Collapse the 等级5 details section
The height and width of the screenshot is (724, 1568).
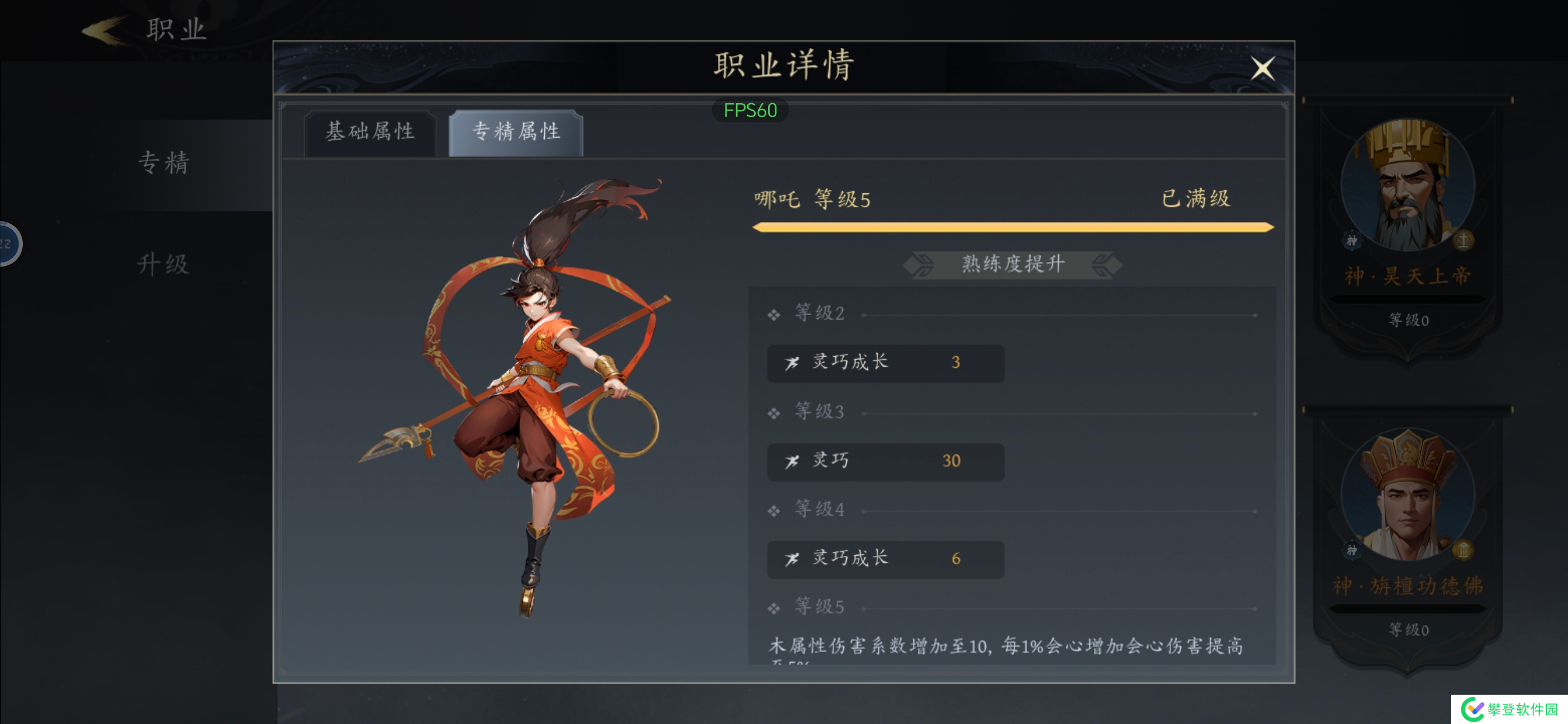click(819, 607)
